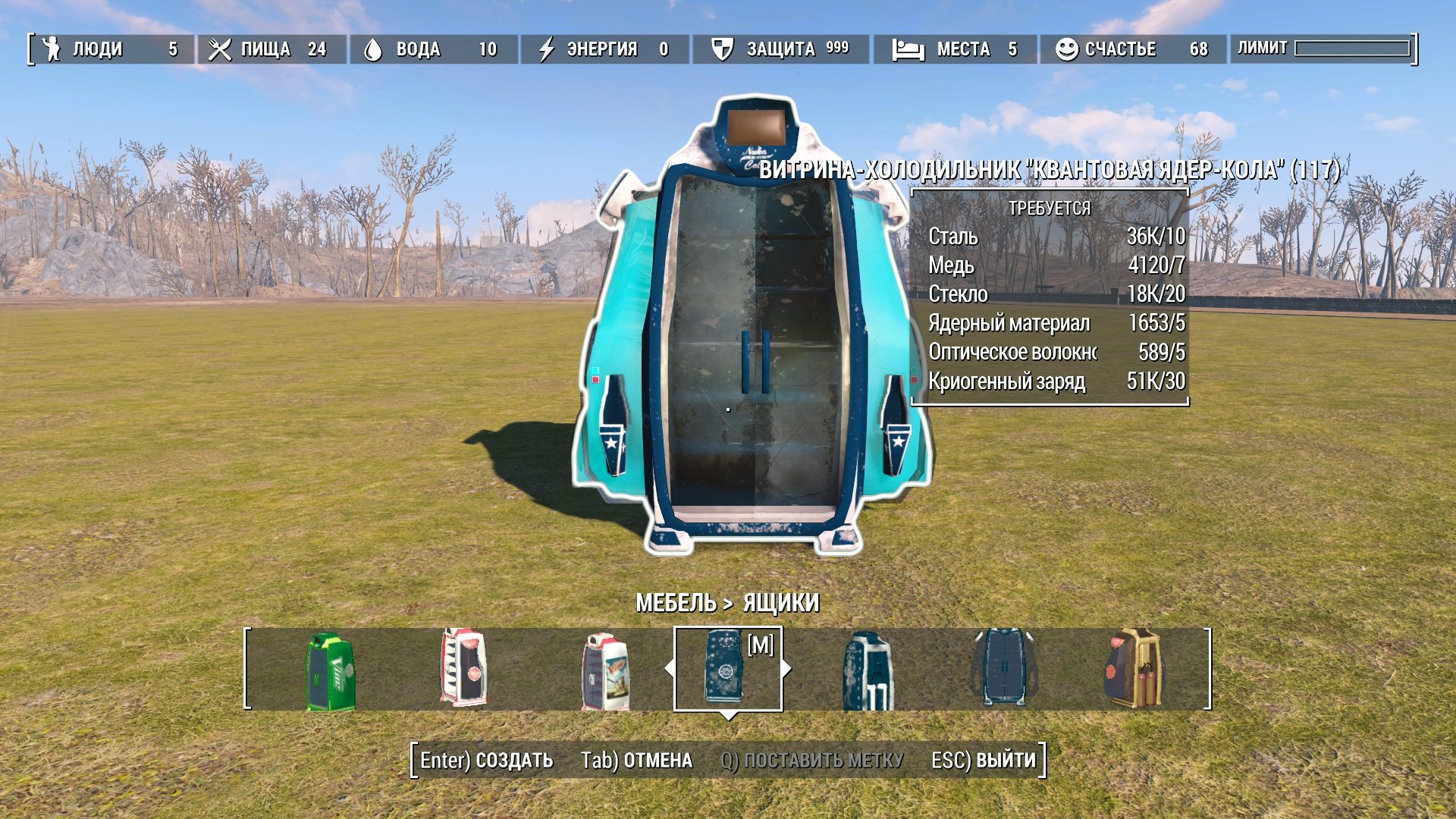
Task: Go back to the МЕБЕЛЬ category
Action: coord(675,603)
